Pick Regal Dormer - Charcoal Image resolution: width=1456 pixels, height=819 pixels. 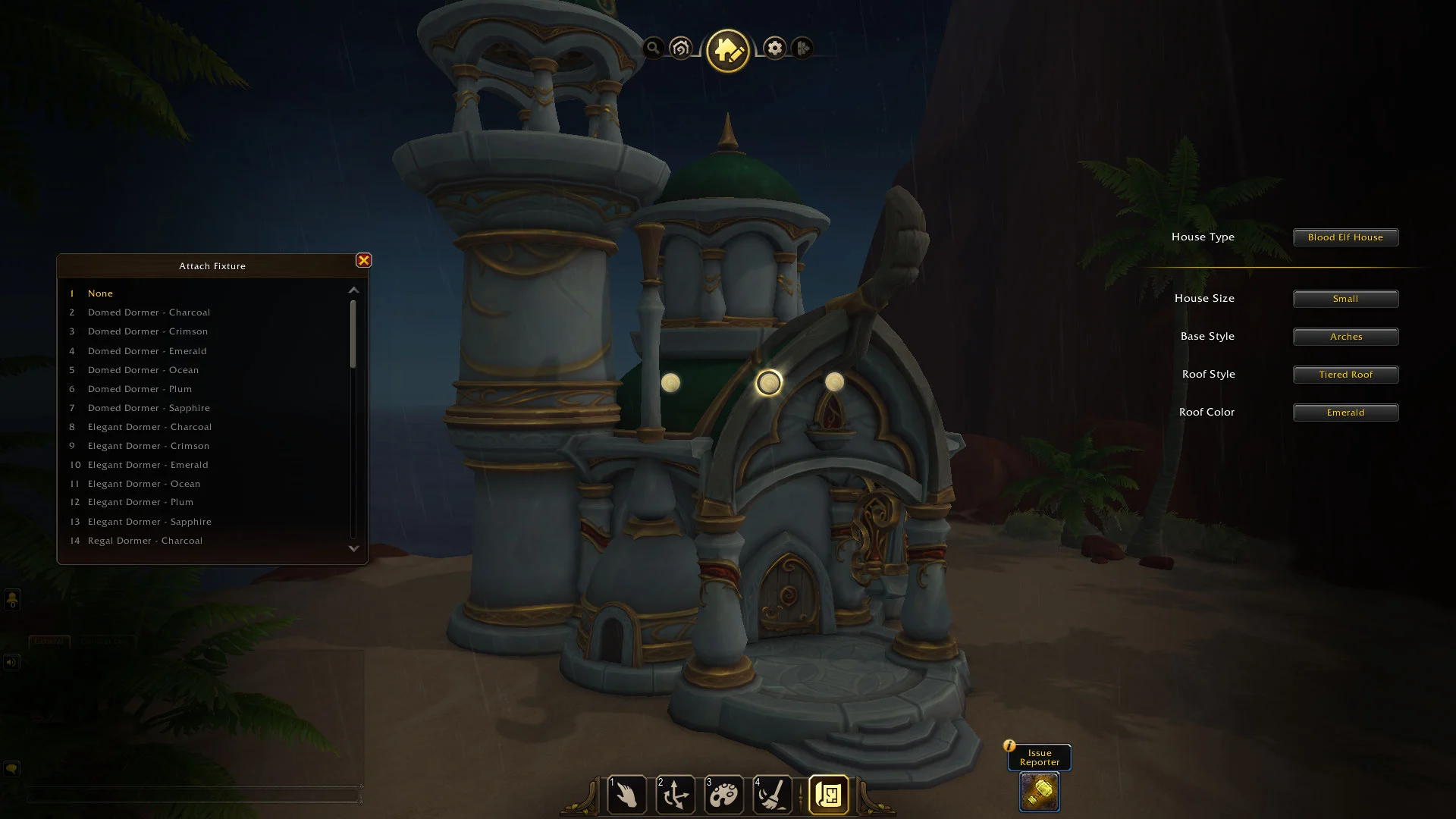[145, 541]
